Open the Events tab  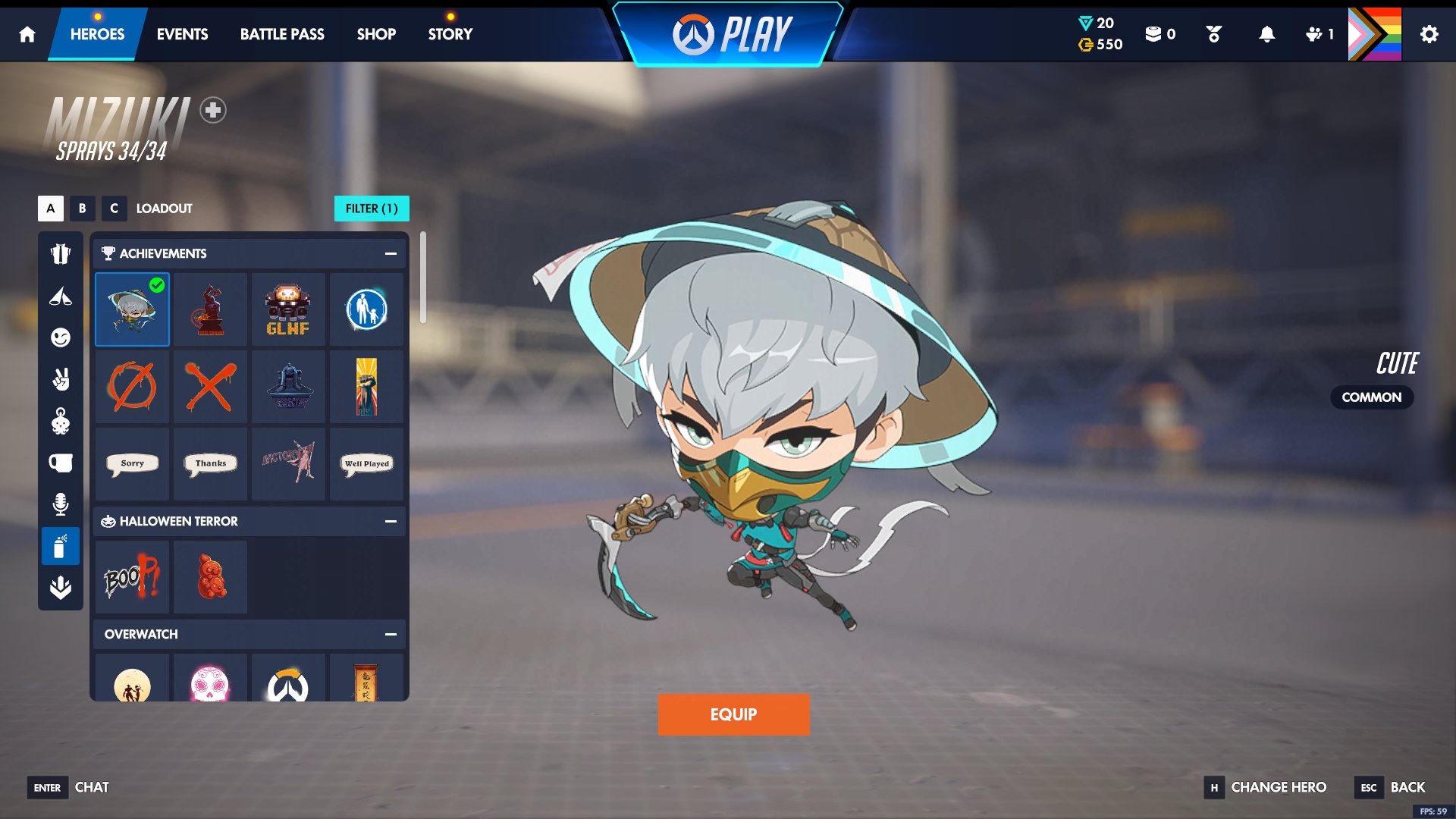182,34
